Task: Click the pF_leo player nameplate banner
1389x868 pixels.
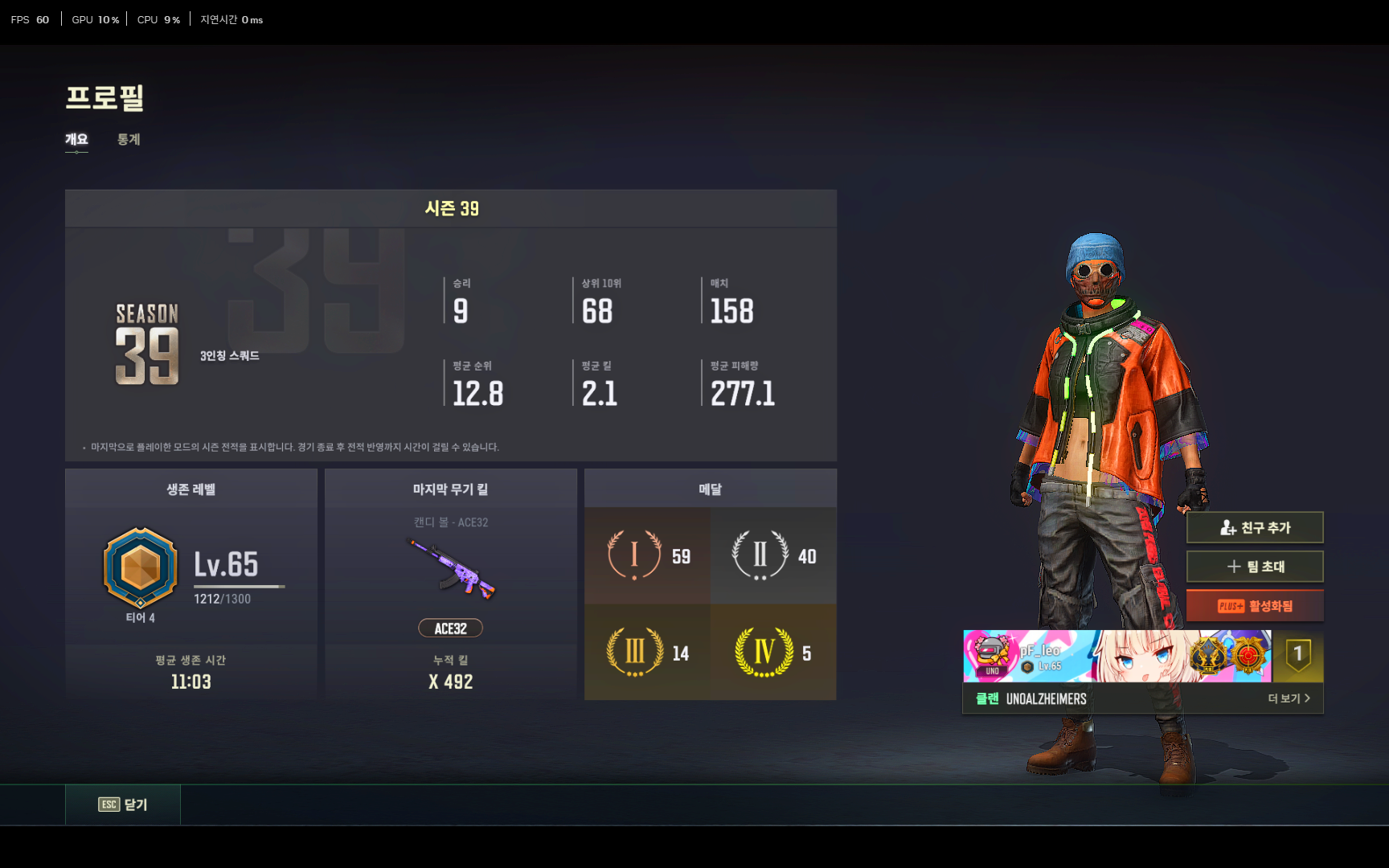Action: point(1117,656)
